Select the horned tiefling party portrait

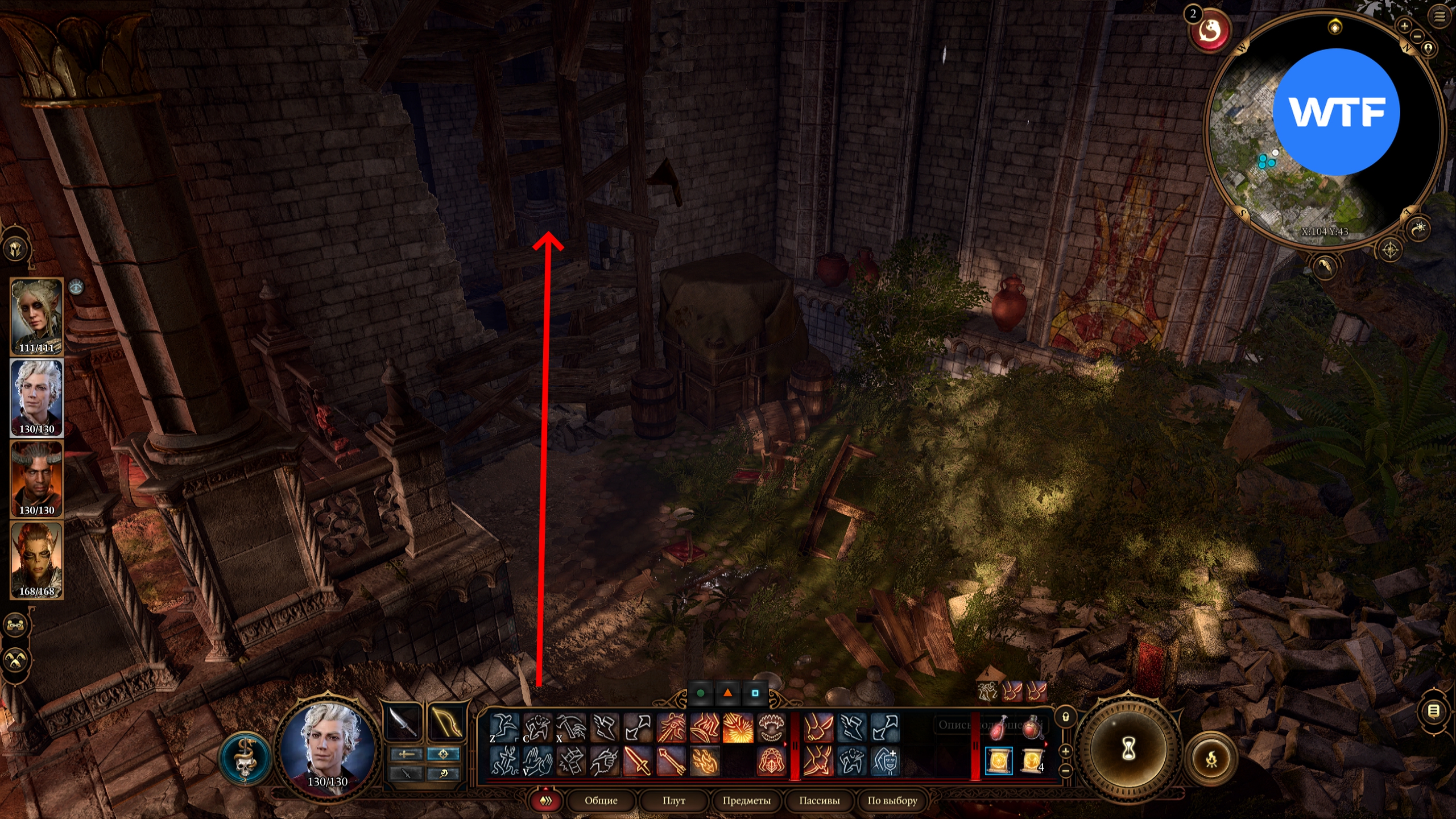click(x=36, y=478)
